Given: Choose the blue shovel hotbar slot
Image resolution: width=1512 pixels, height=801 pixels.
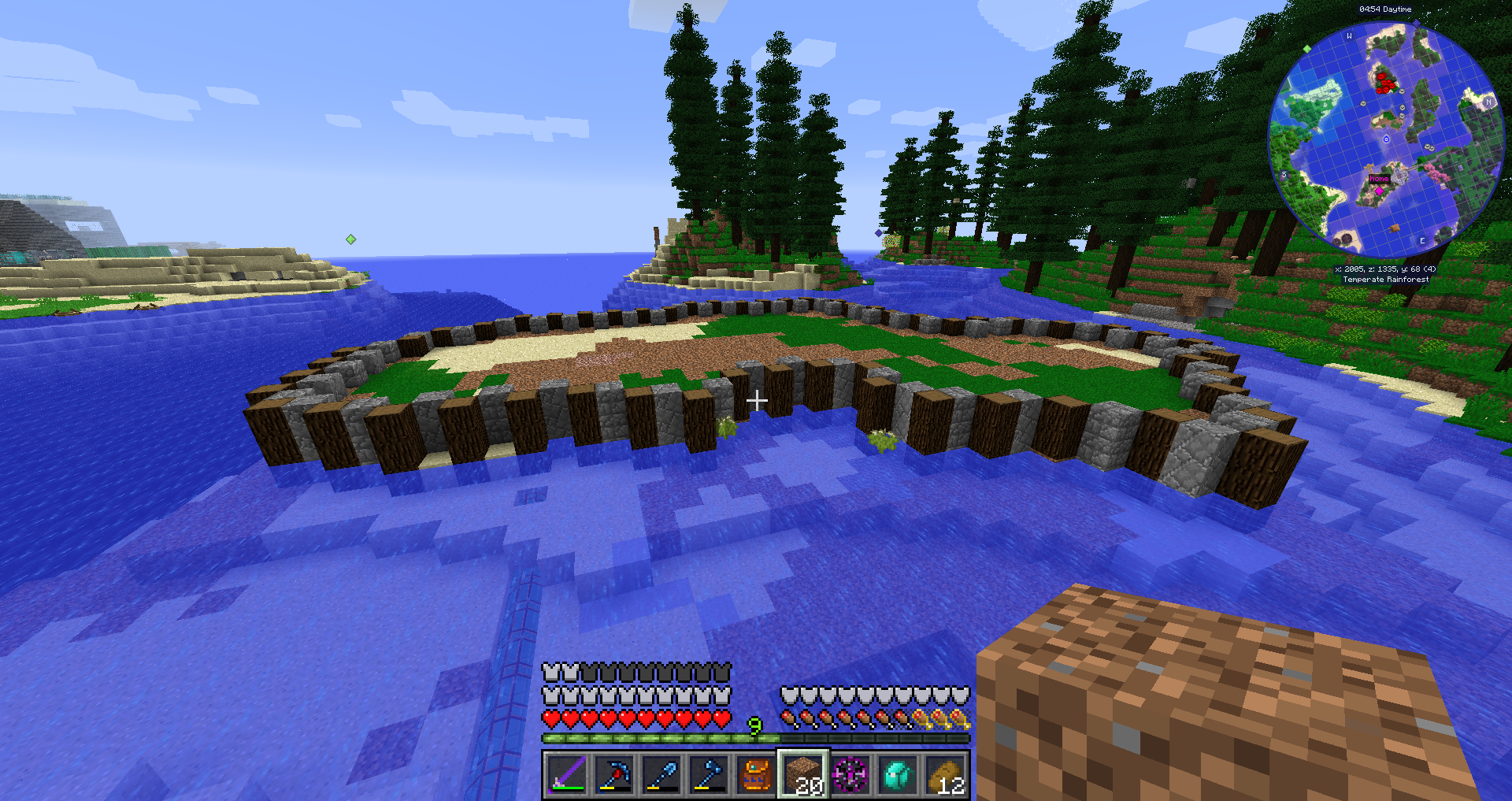Looking at the screenshot, I should (x=661, y=774).
